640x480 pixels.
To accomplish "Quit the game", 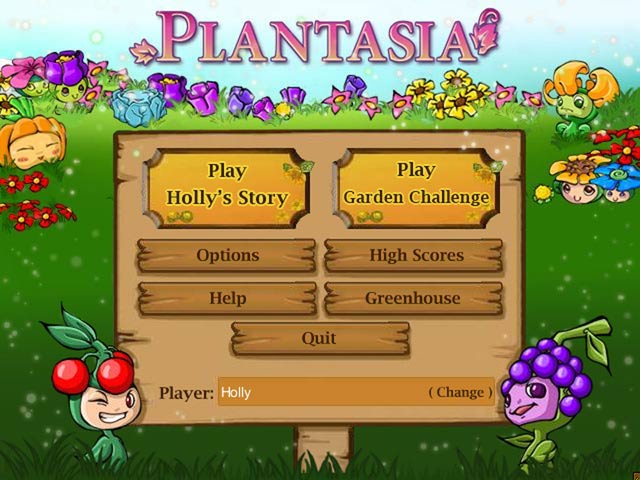I will point(319,339).
